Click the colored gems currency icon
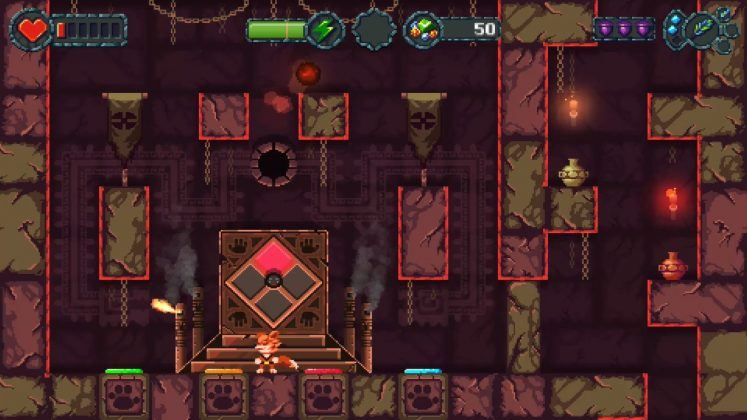747x420 pixels. pyautogui.click(x=422, y=29)
